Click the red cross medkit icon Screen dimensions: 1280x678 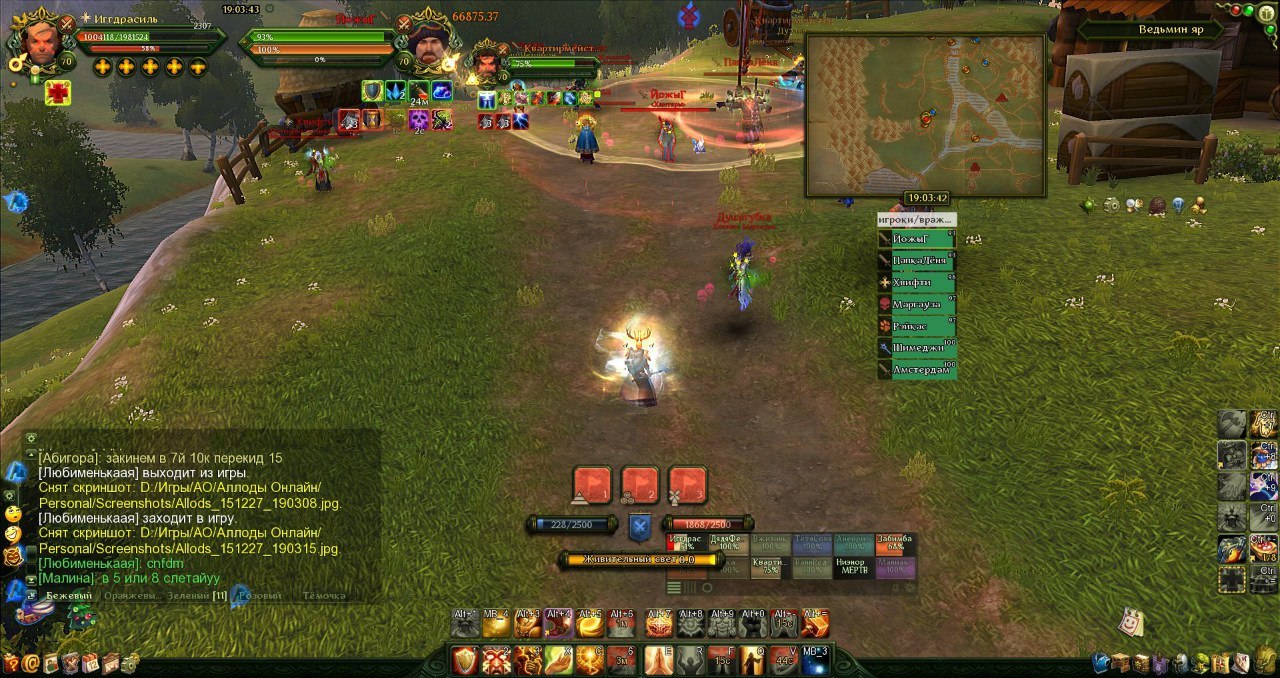(x=57, y=93)
